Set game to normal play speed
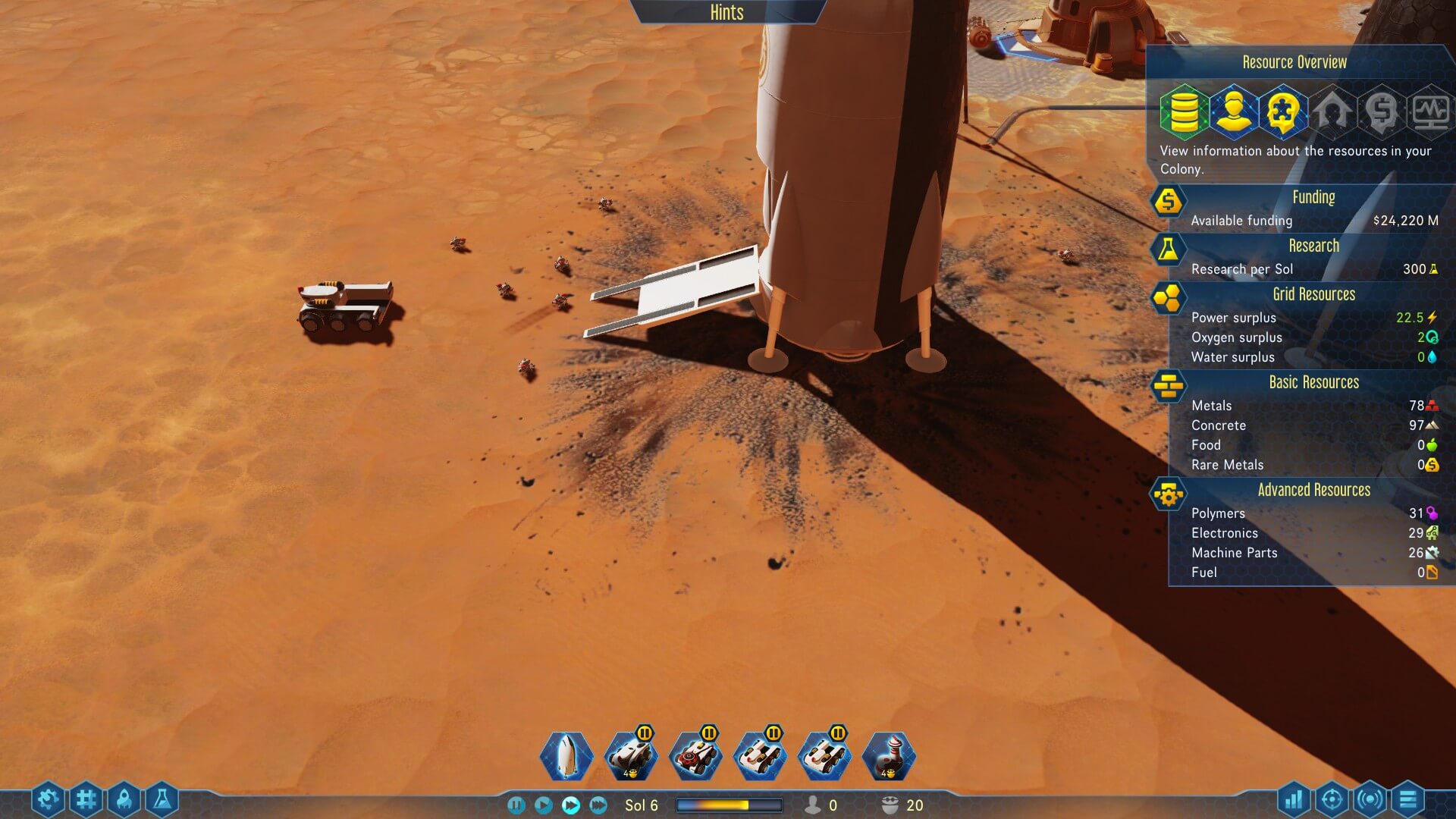Viewport: 1456px width, 819px height. coord(543,805)
